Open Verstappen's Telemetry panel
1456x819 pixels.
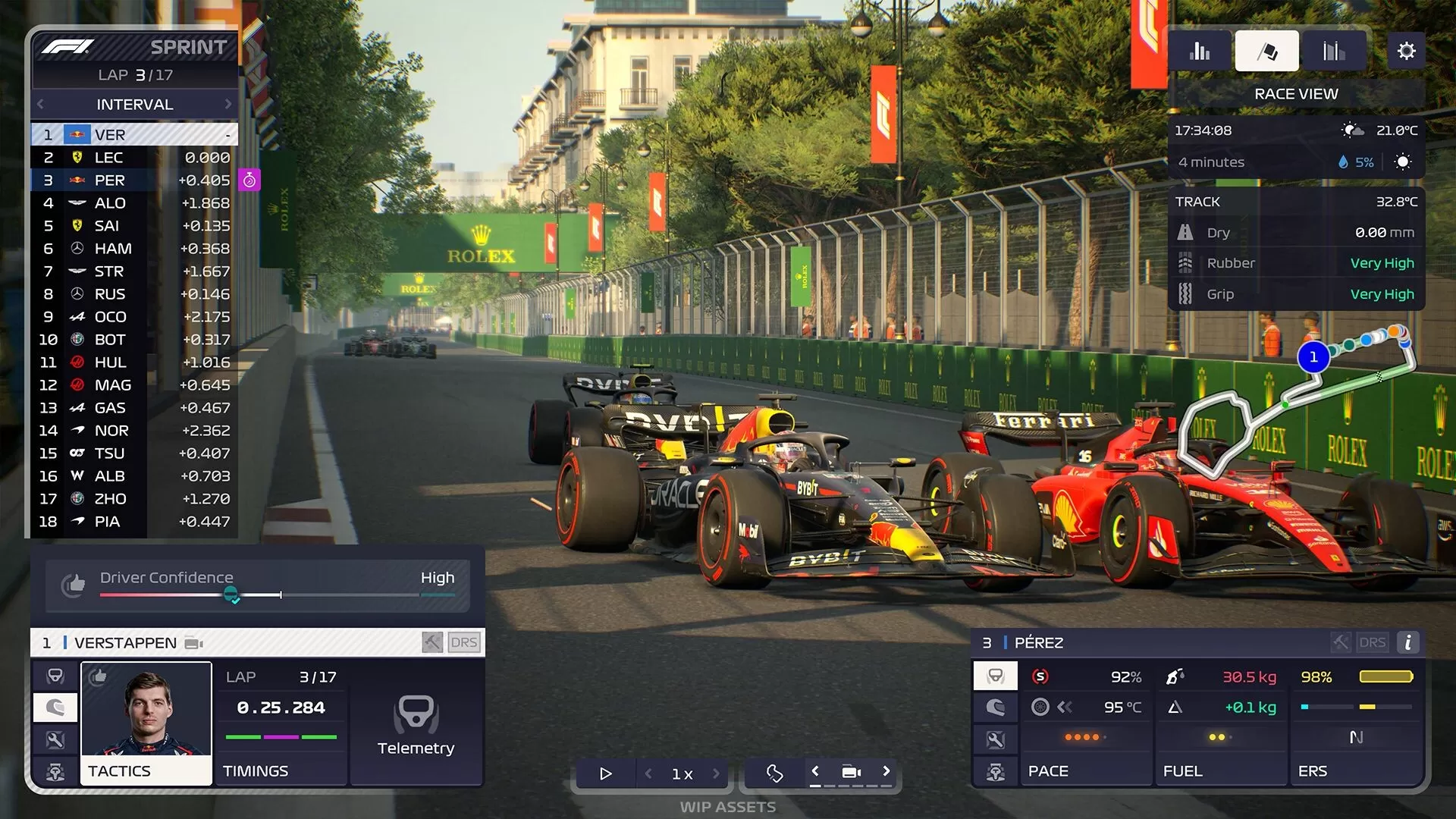pos(415,726)
